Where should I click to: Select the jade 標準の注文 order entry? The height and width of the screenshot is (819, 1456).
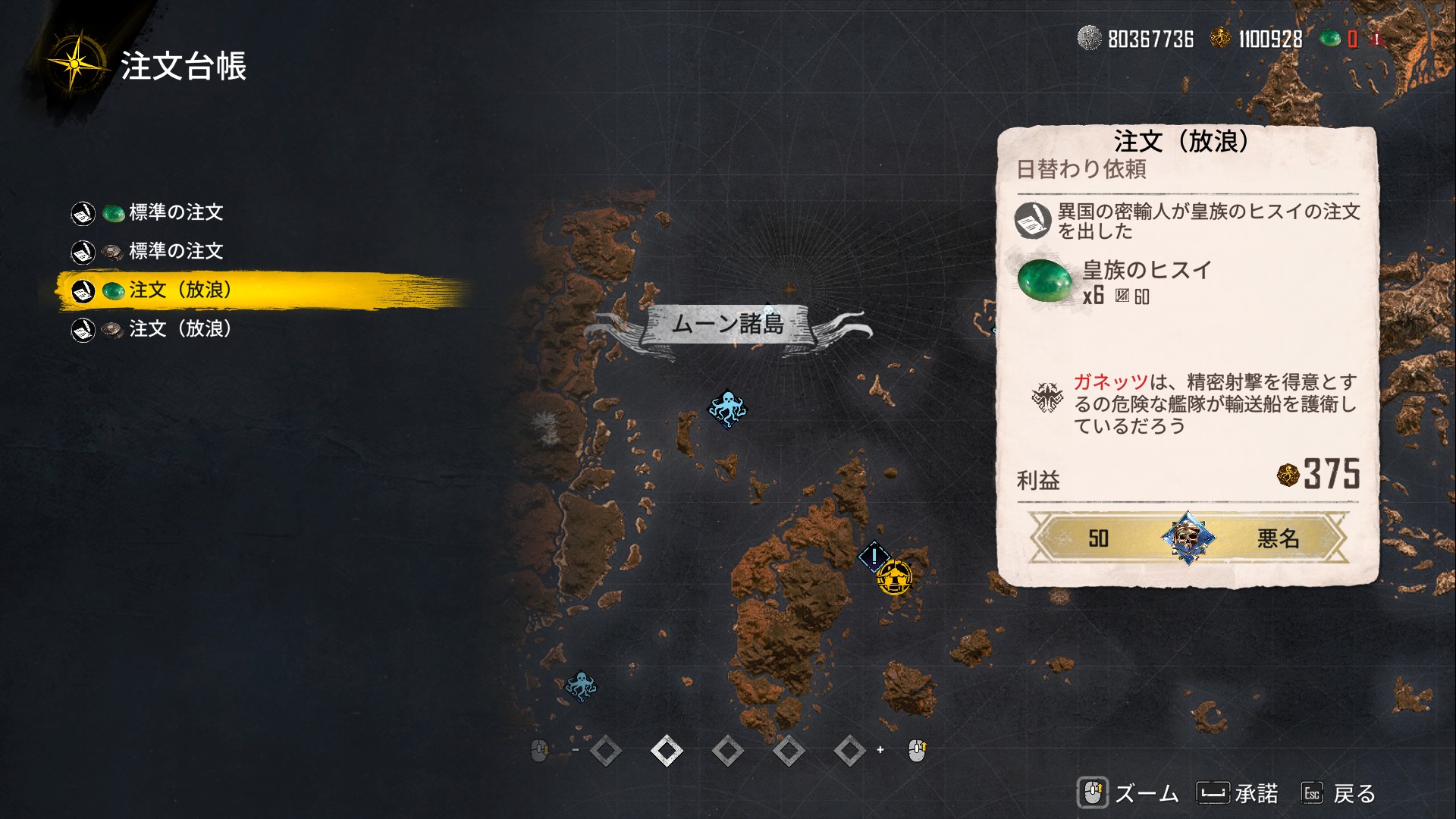175,212
